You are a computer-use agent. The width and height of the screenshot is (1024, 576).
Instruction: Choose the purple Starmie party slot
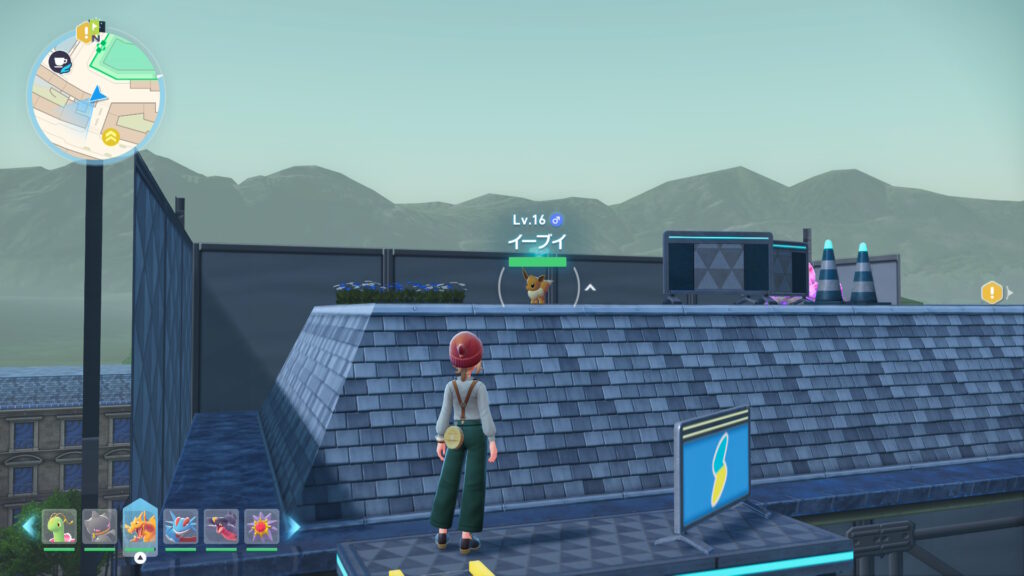(262, 526)
